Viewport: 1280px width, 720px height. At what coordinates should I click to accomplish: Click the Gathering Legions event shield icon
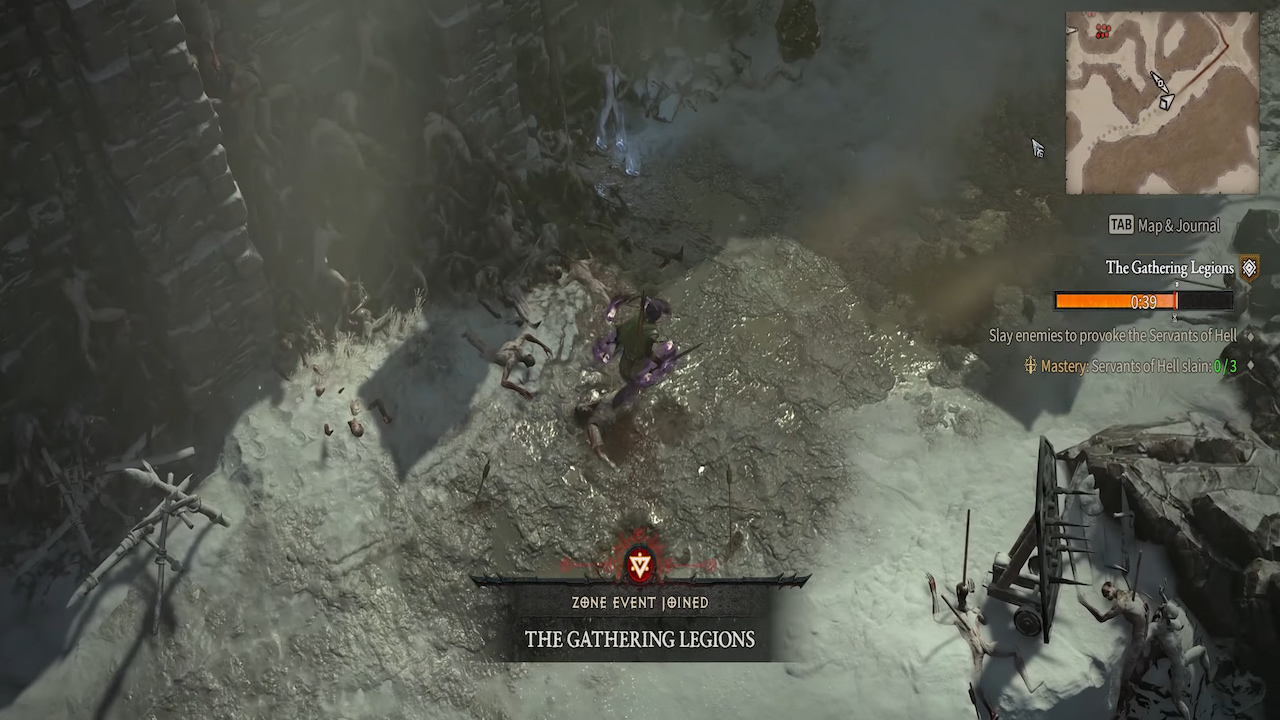tap(1249, 267)
